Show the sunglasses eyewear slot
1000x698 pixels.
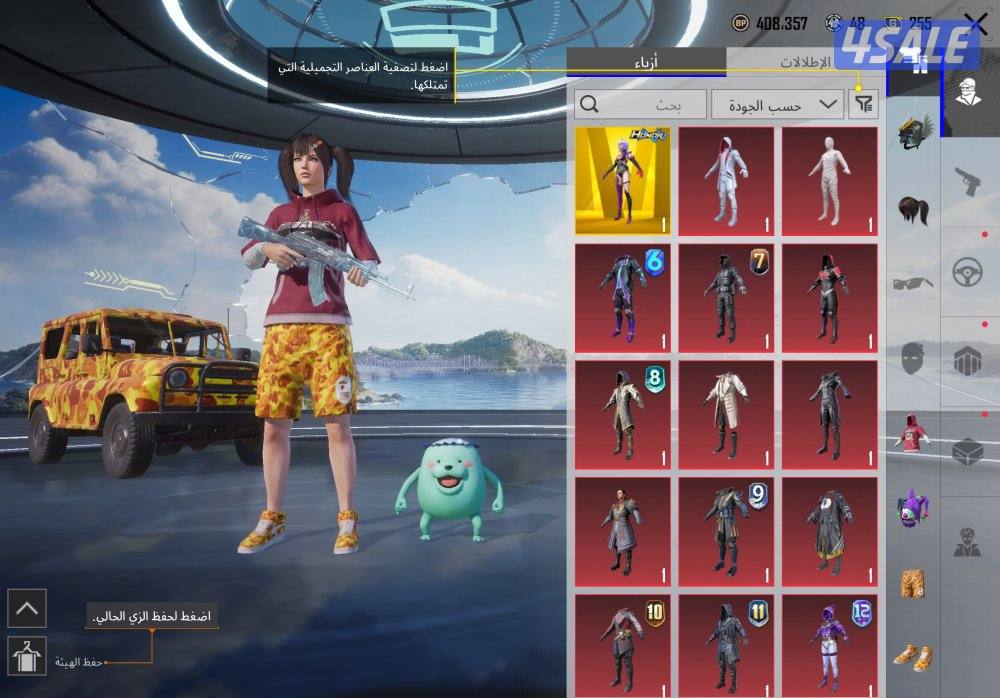912,284
